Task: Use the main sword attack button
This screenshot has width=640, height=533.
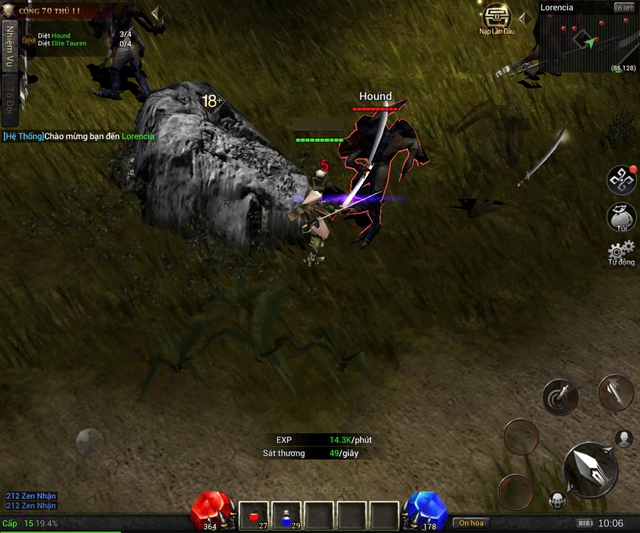Action: pos(590,469)
